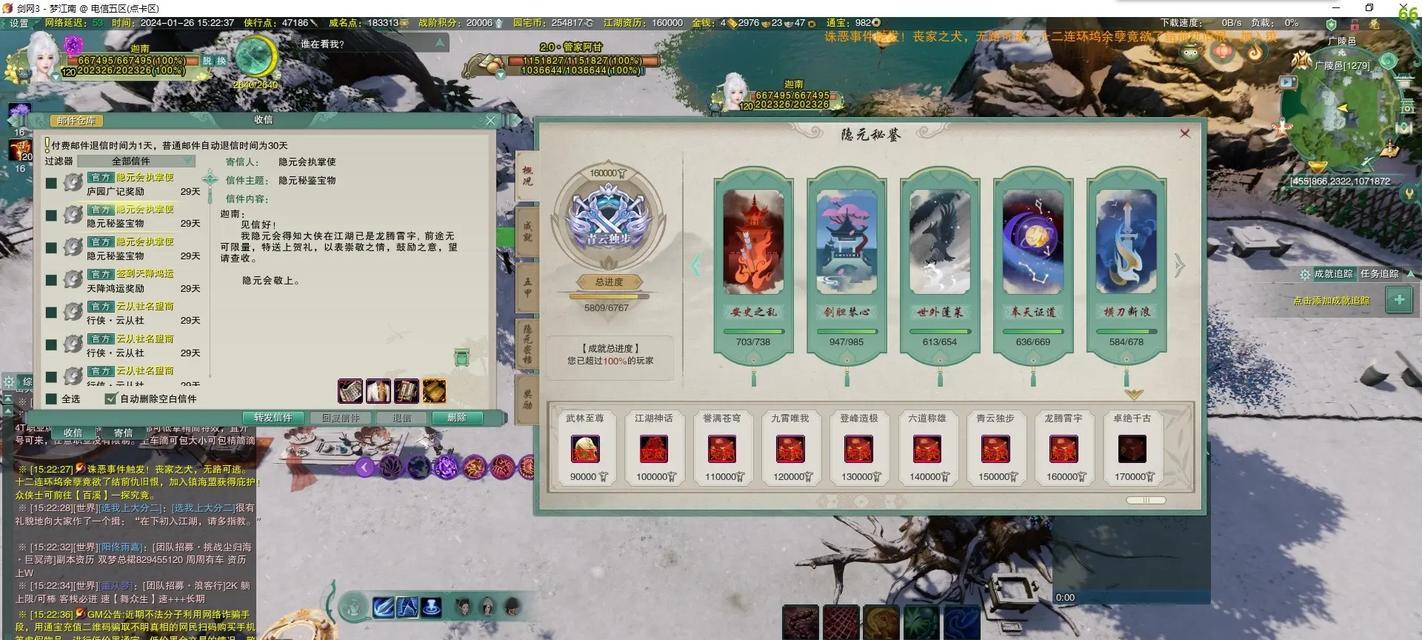The height and width of the screenshot is (640, 1422).
Task: Open the 全部信件 mail filter dropdown
Action: click(x=136, y=161)
